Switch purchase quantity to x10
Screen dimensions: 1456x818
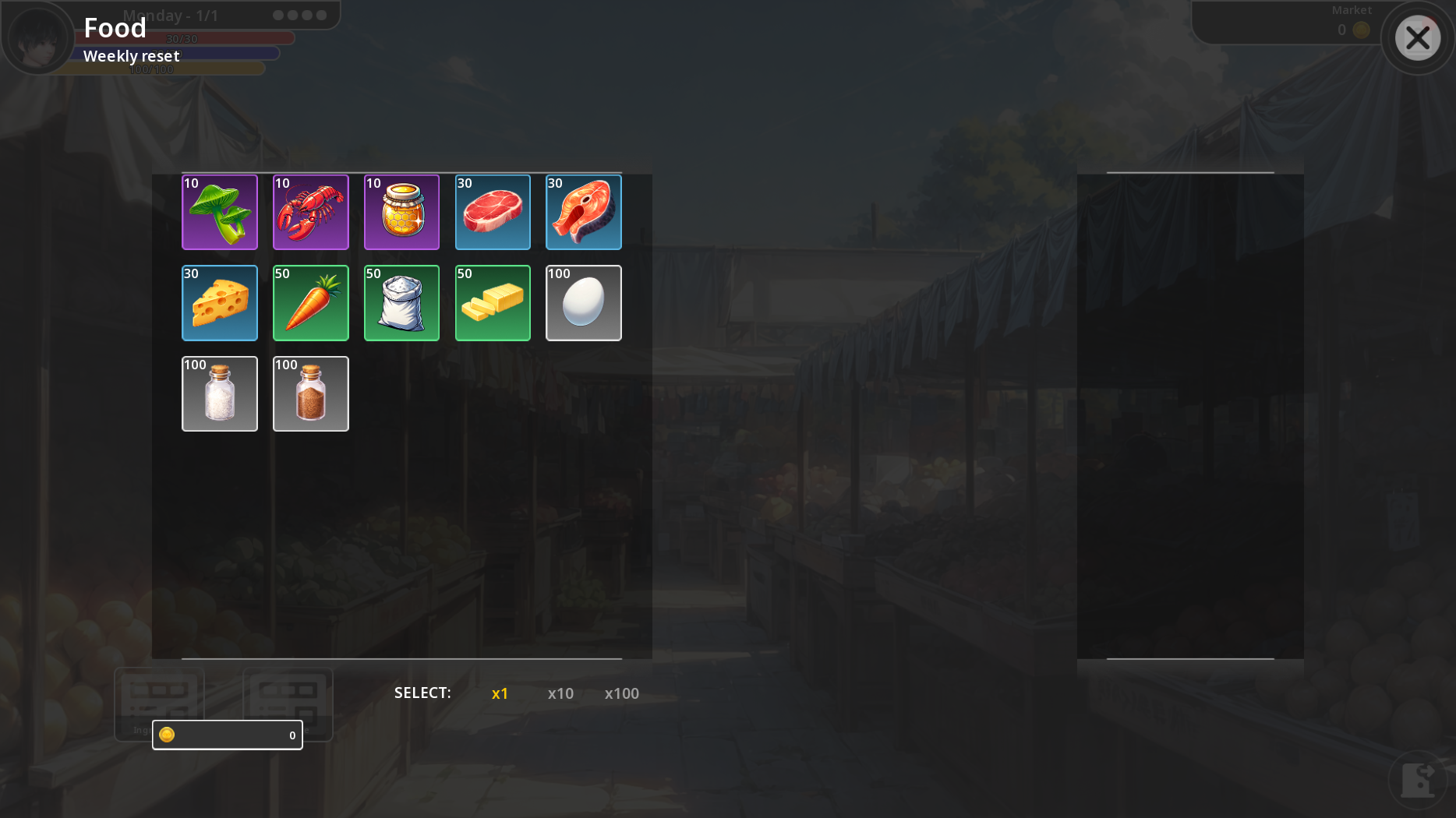[x=560, y=693]
